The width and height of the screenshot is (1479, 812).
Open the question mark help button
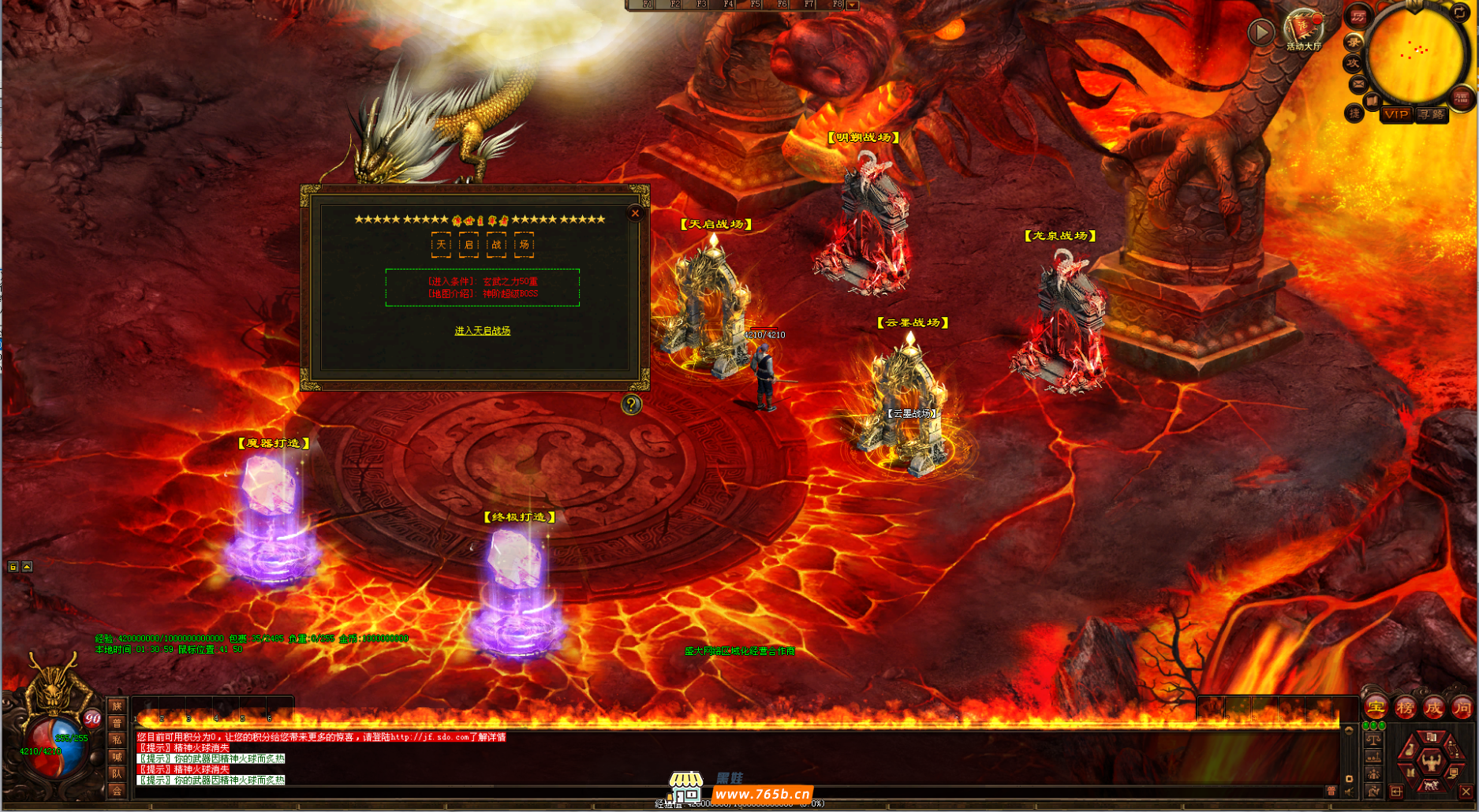[631, 404]
